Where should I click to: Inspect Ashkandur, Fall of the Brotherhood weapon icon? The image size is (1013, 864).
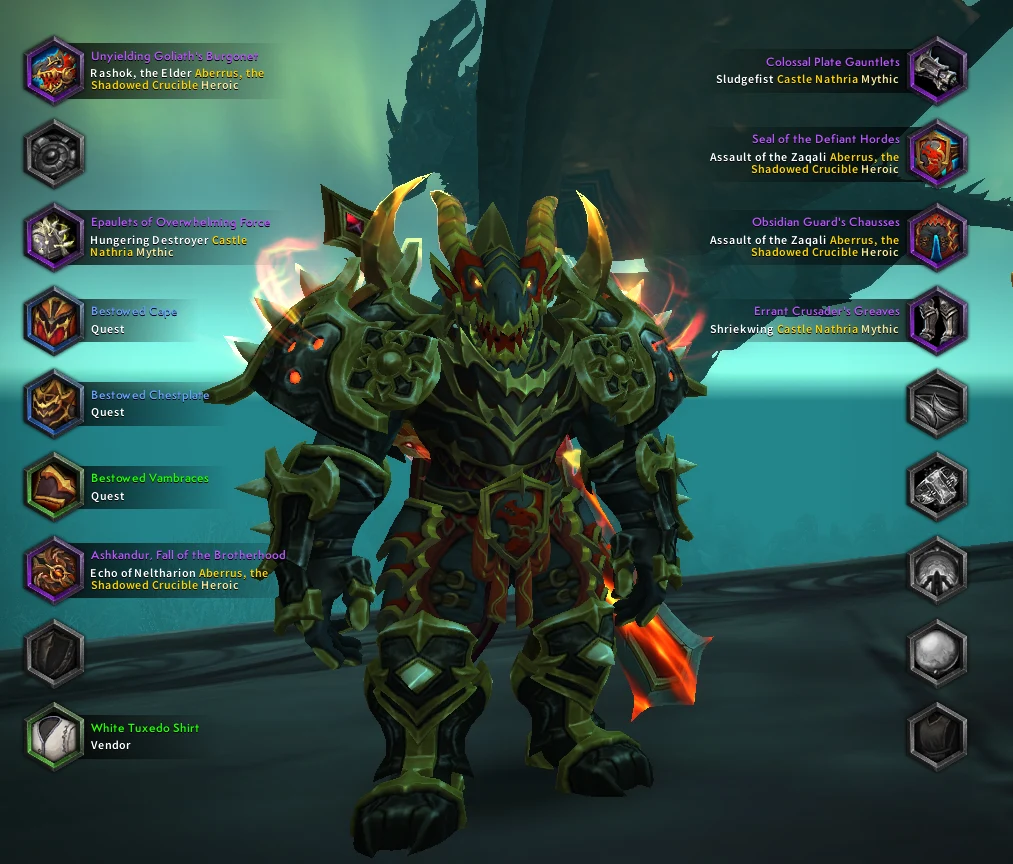click(54, 569)
